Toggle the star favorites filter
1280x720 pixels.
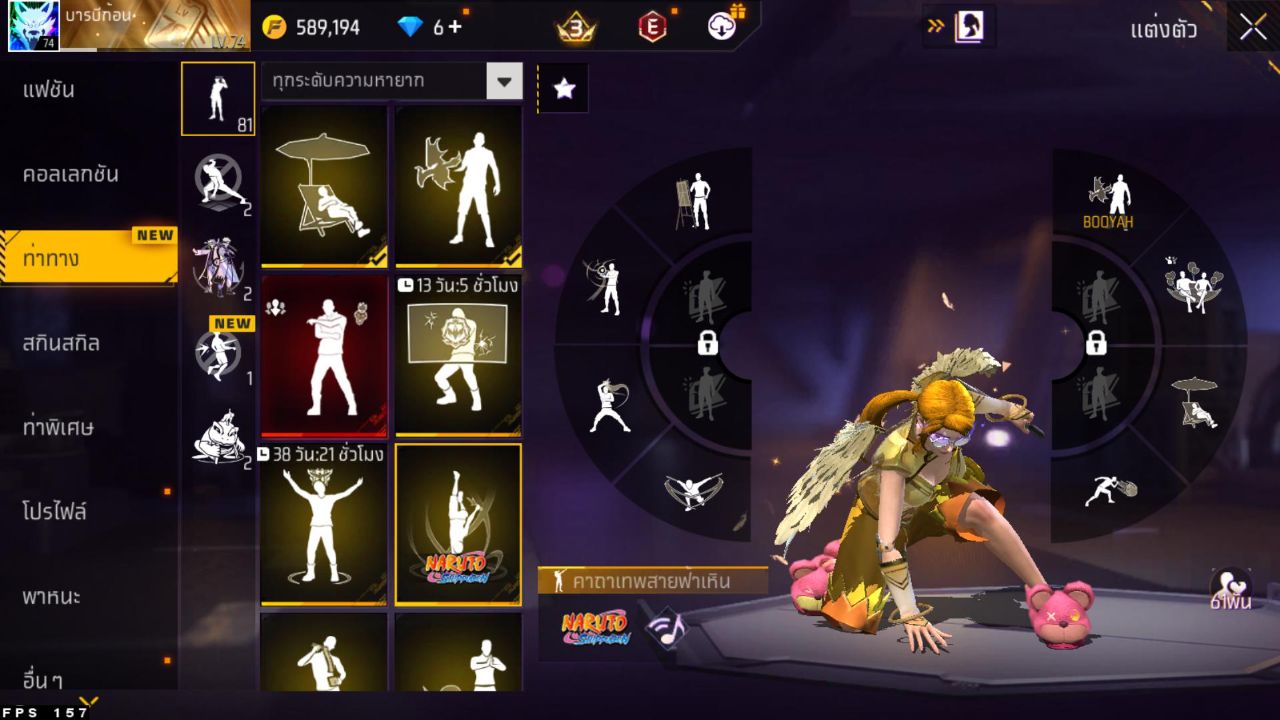[563, 88]
